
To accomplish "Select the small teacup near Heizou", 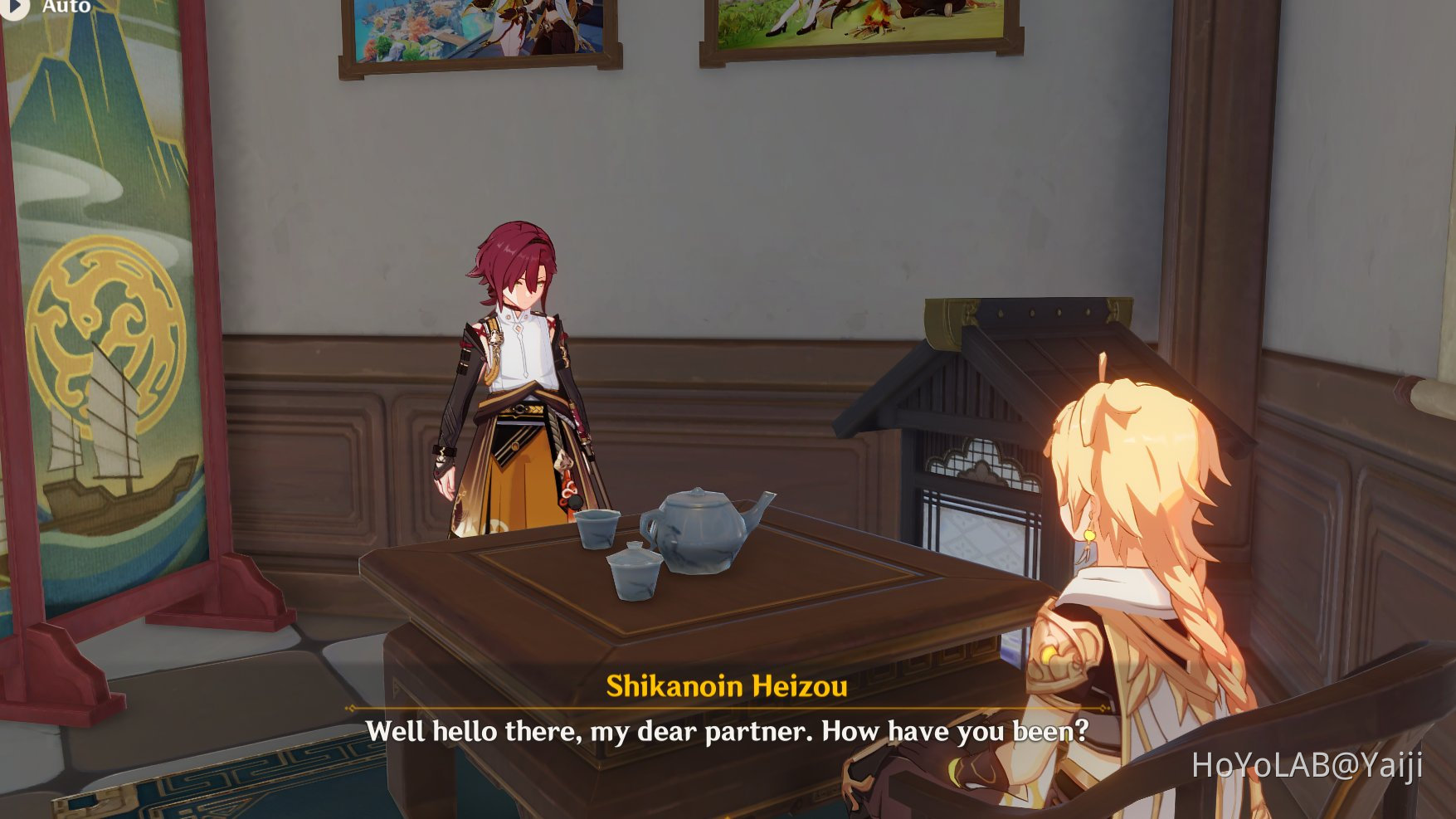I will click(597, 531).
